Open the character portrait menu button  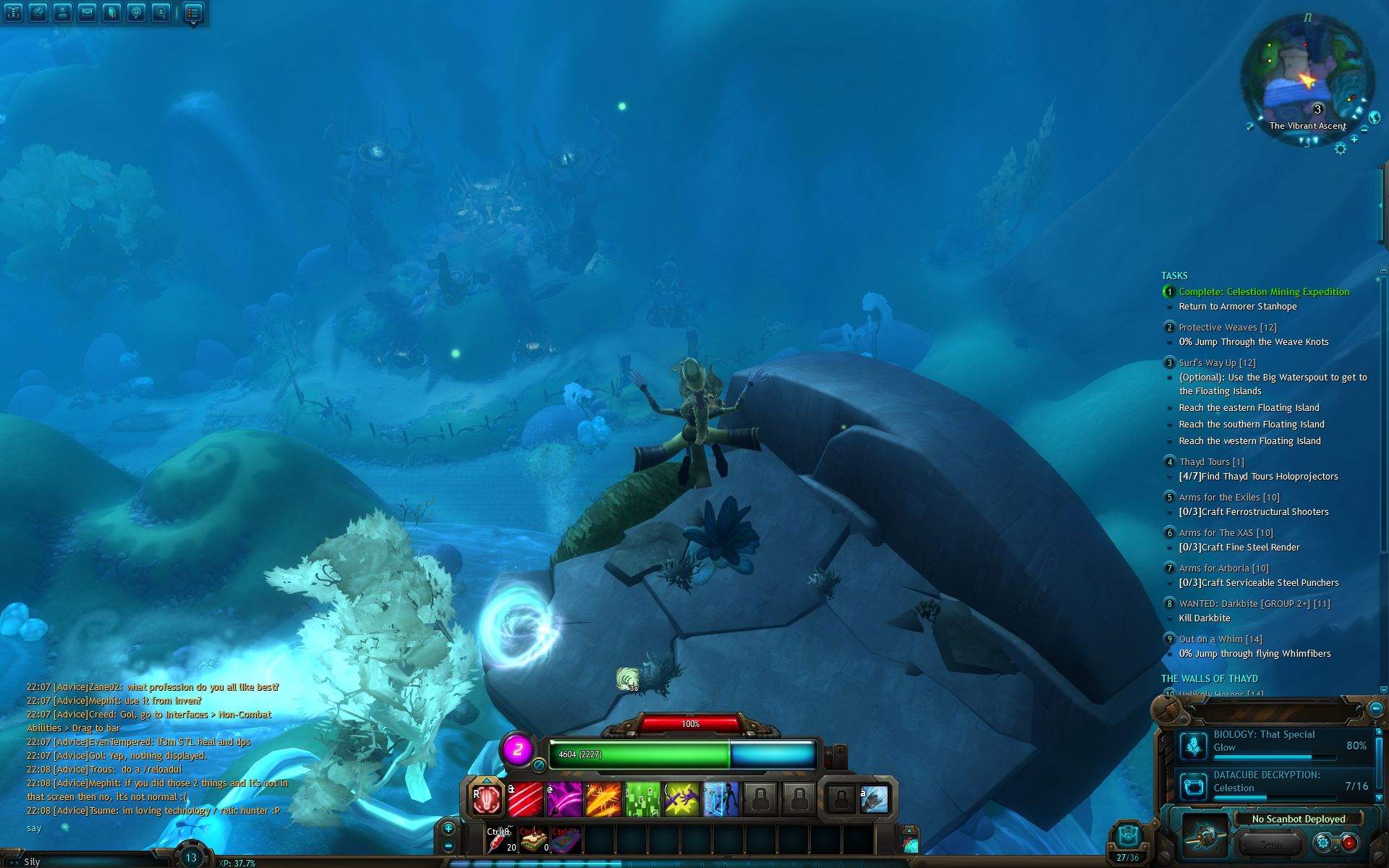(x=62, y=12)
